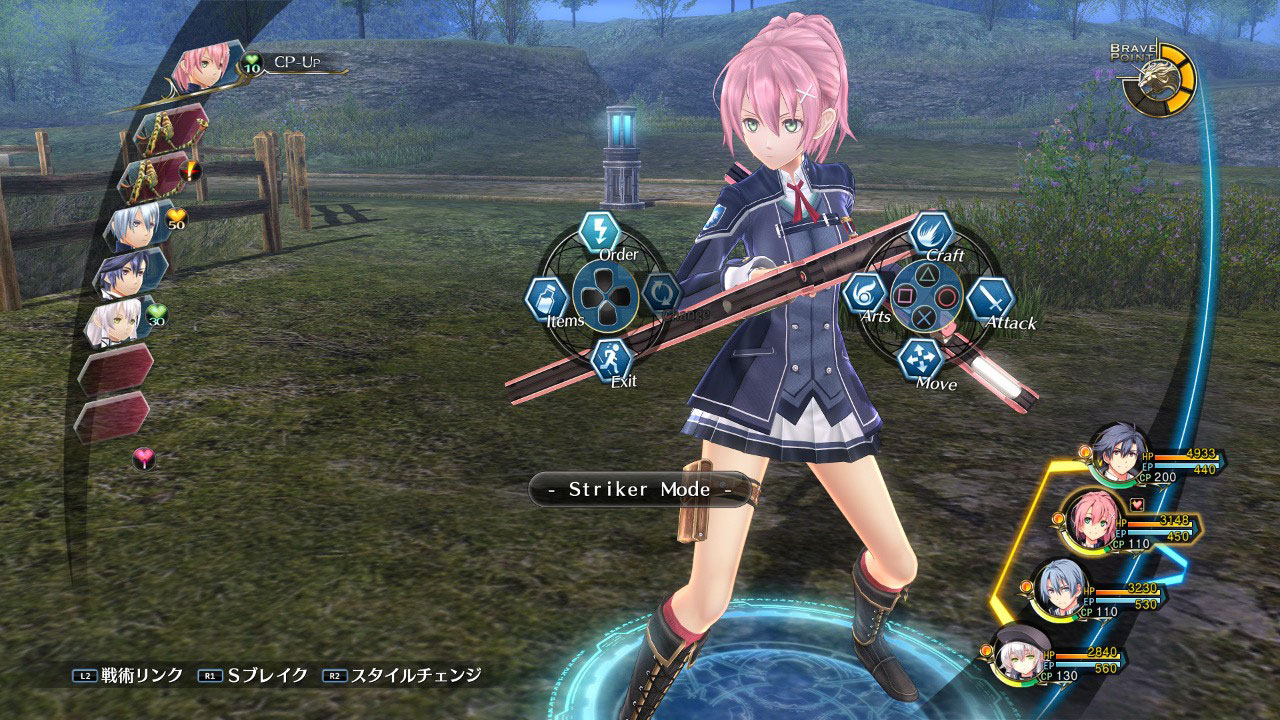
Task: Open the Craft command menu
Action: 930,233
